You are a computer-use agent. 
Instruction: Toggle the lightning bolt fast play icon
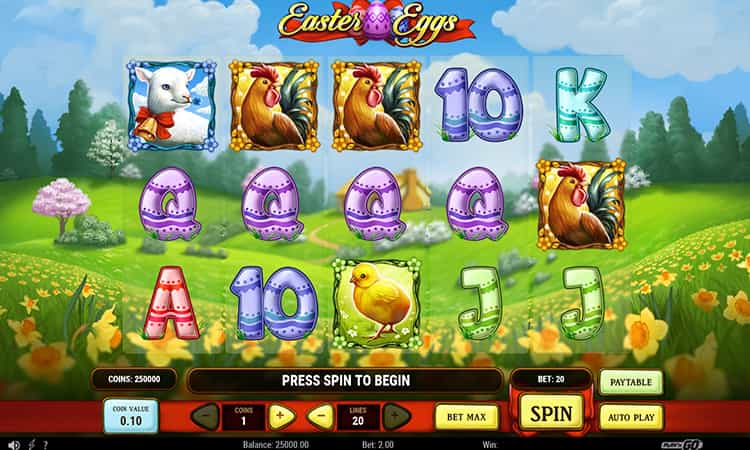(32, 444)
